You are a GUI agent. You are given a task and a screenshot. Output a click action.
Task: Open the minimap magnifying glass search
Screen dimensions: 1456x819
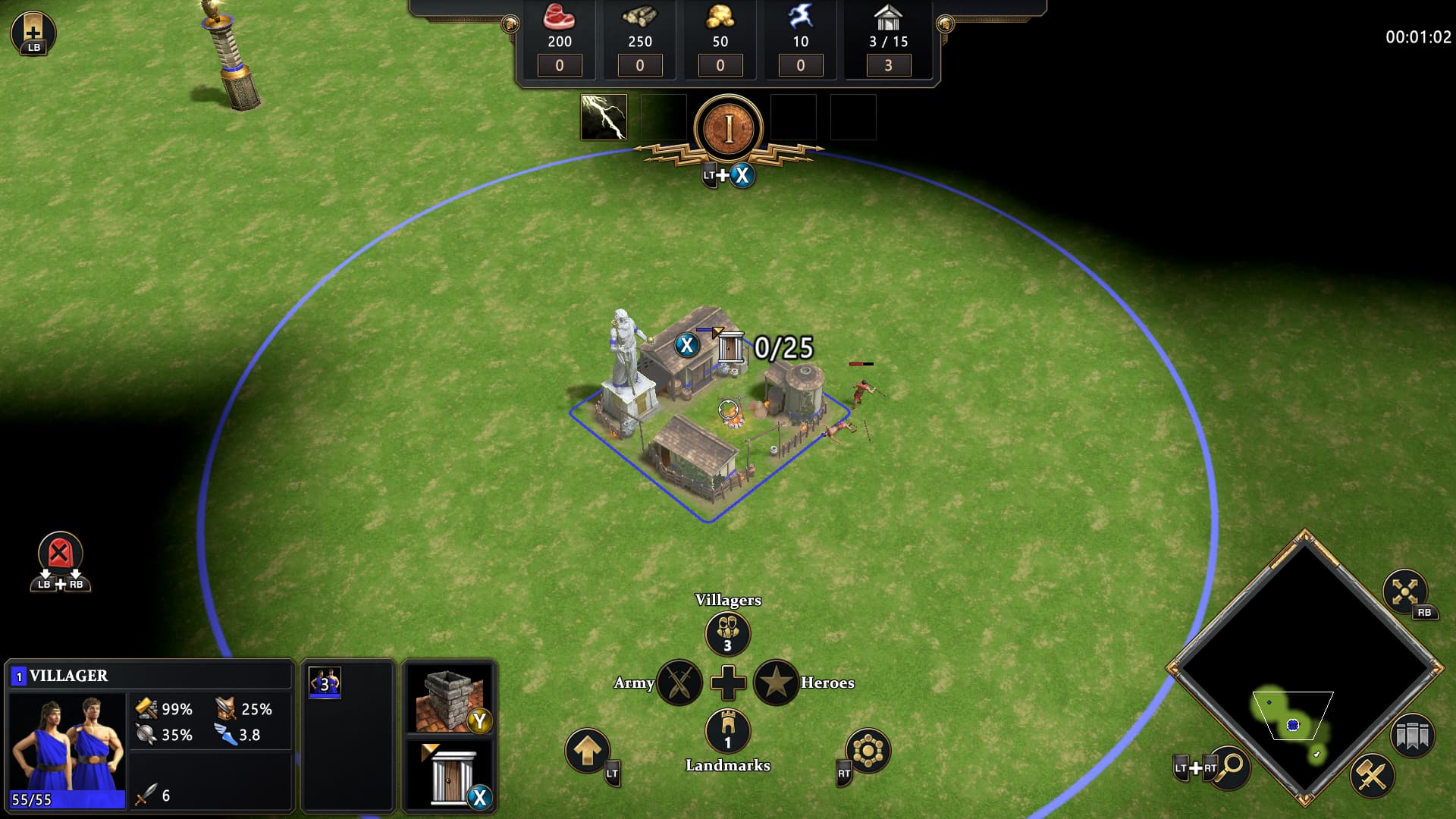coord(1230,766)
